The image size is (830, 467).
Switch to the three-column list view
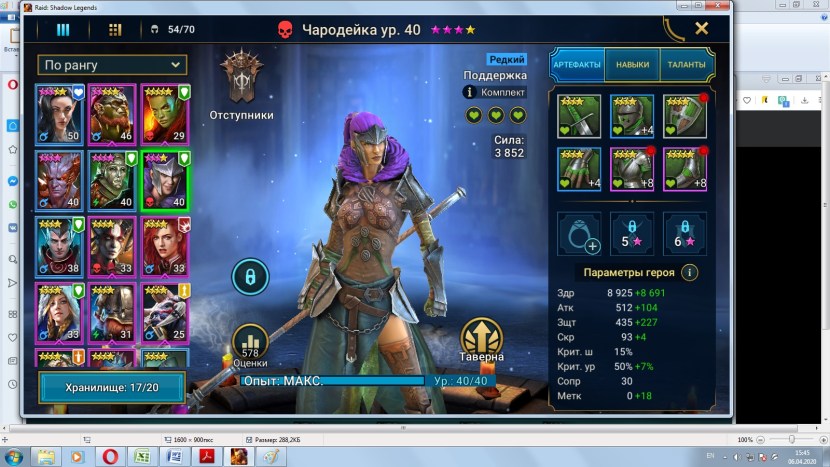63,30
